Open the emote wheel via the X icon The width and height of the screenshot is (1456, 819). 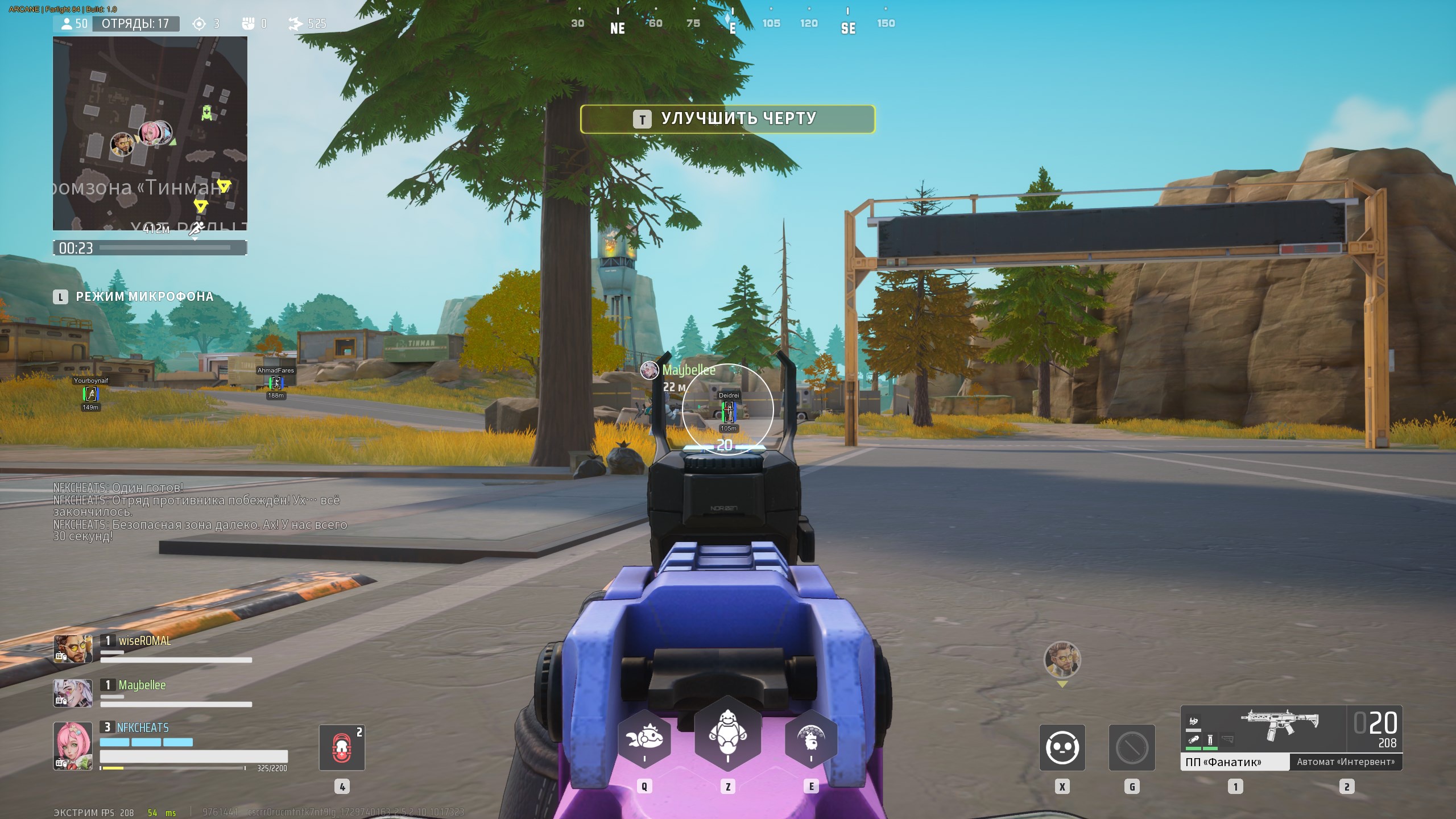pyautogui.click(x=1062, y=747)
